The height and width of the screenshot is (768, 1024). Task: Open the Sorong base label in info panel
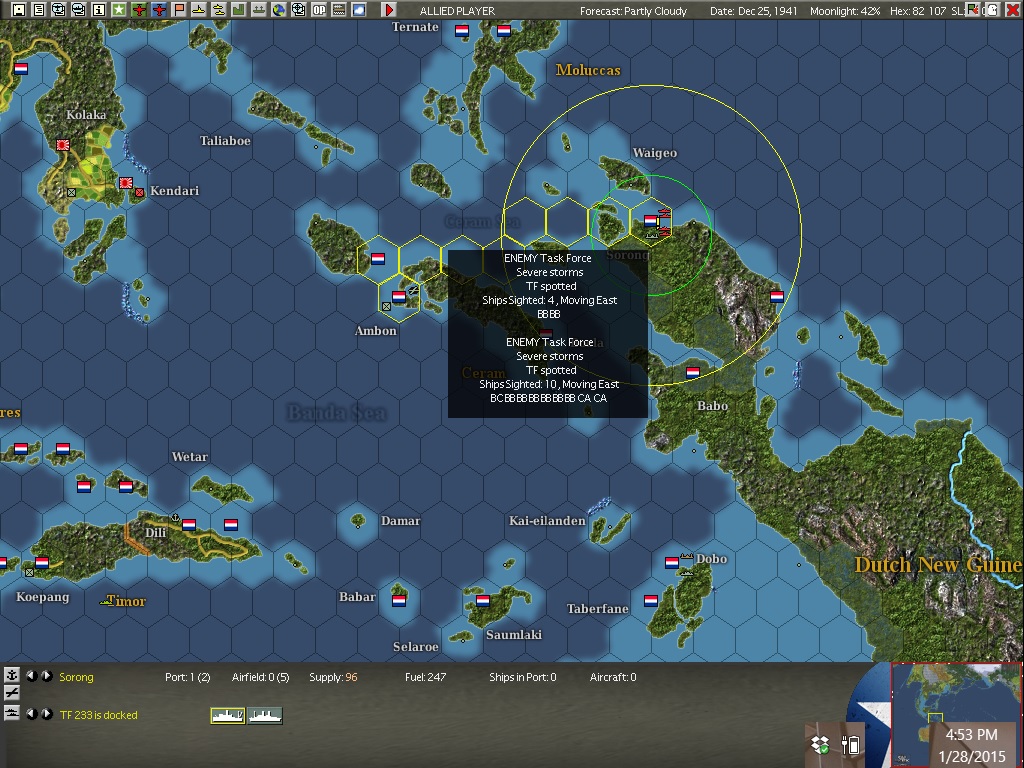(x=76, y=677)
